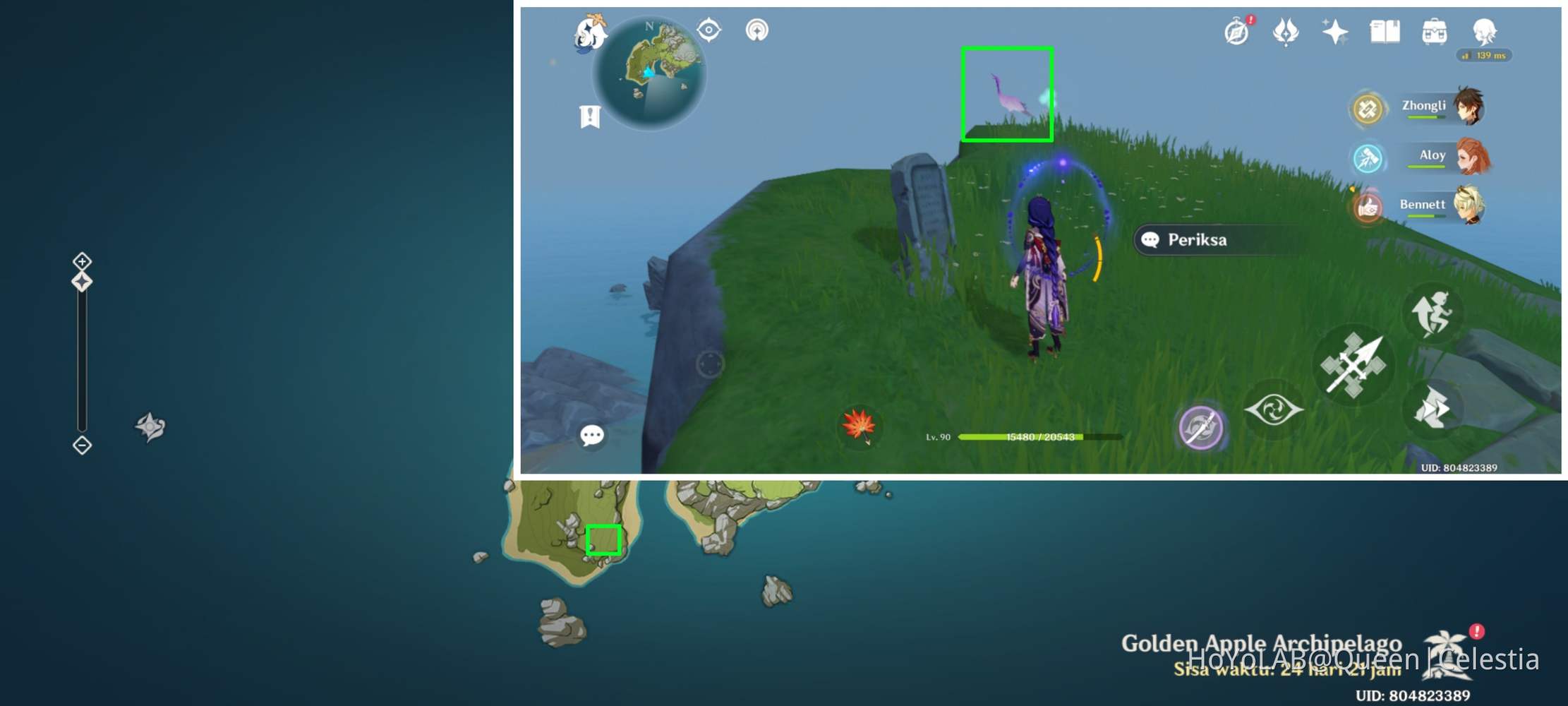
Task: Open the Events page via compass icon
Action: (x=1236, y=32)
